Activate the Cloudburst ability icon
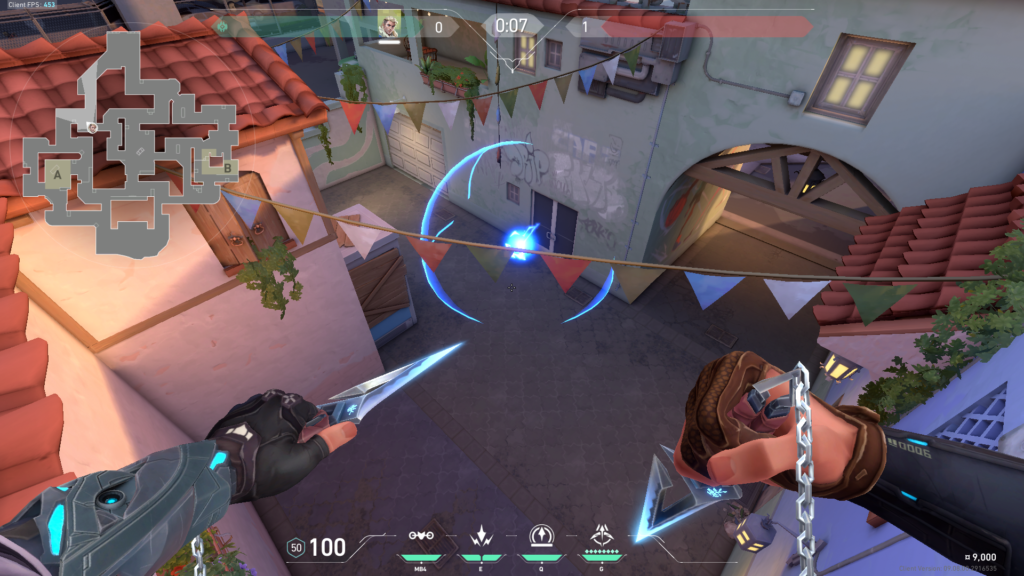The width and height of the screenshot is (1024, 576). tap(421, 536)
